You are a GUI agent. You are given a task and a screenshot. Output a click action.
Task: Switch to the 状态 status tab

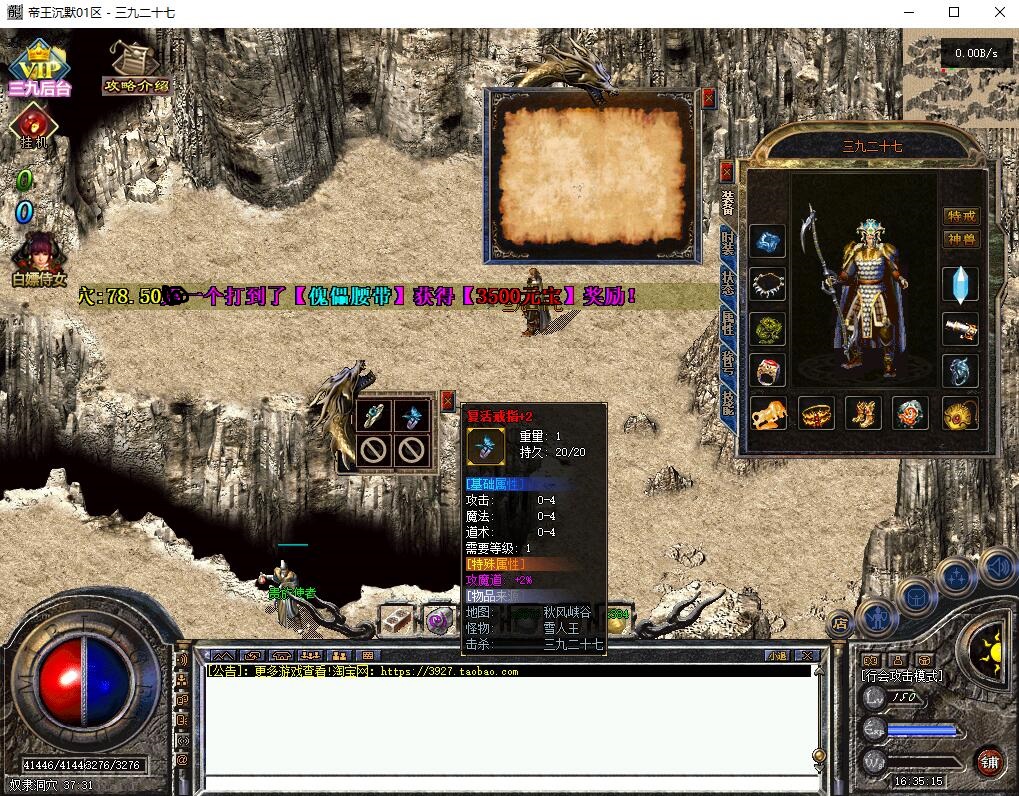tap(727, 285)
